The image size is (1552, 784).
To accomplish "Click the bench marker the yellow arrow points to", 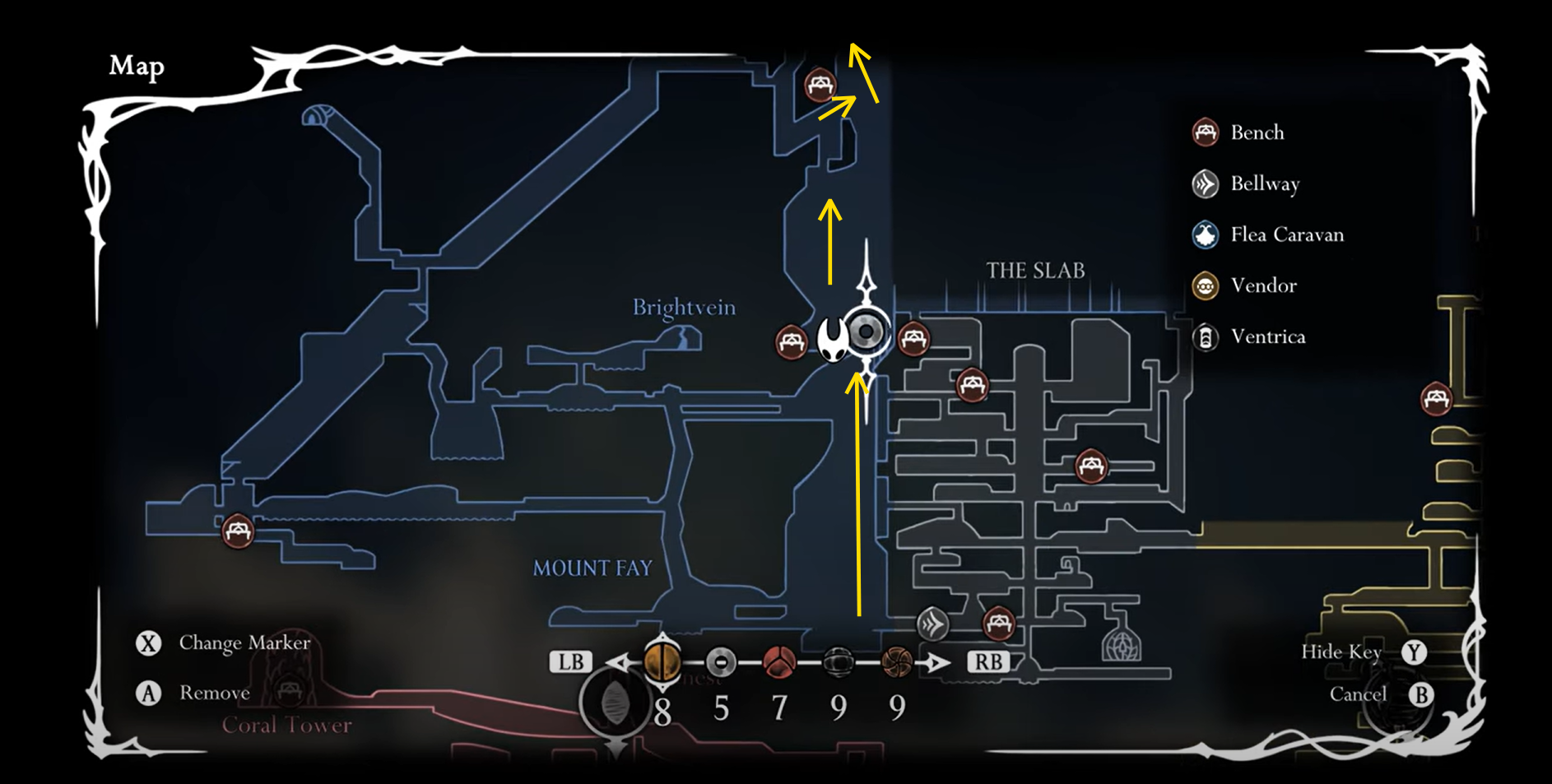I will coord(820,85).
